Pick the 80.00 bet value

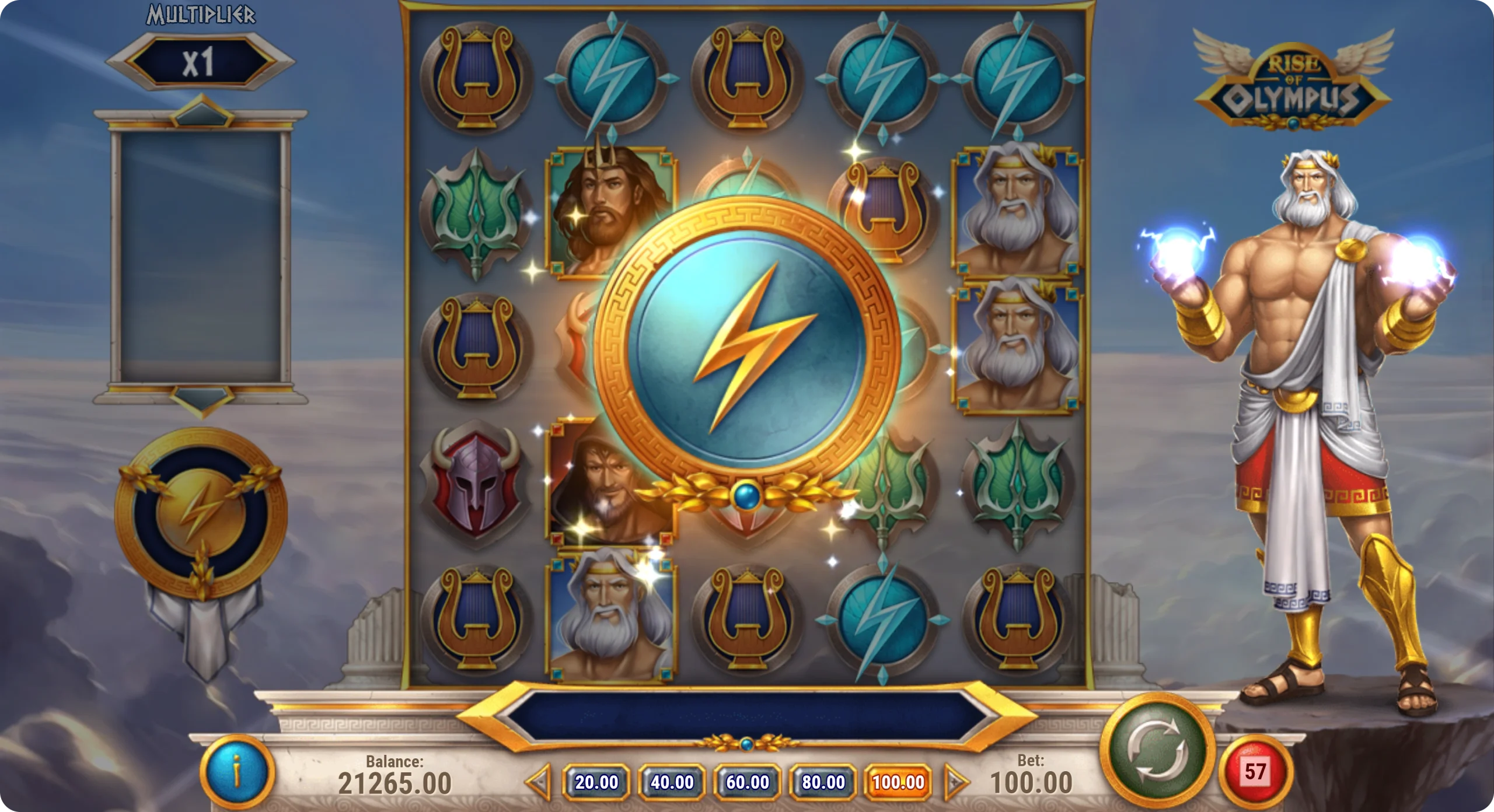coord(823,782)
